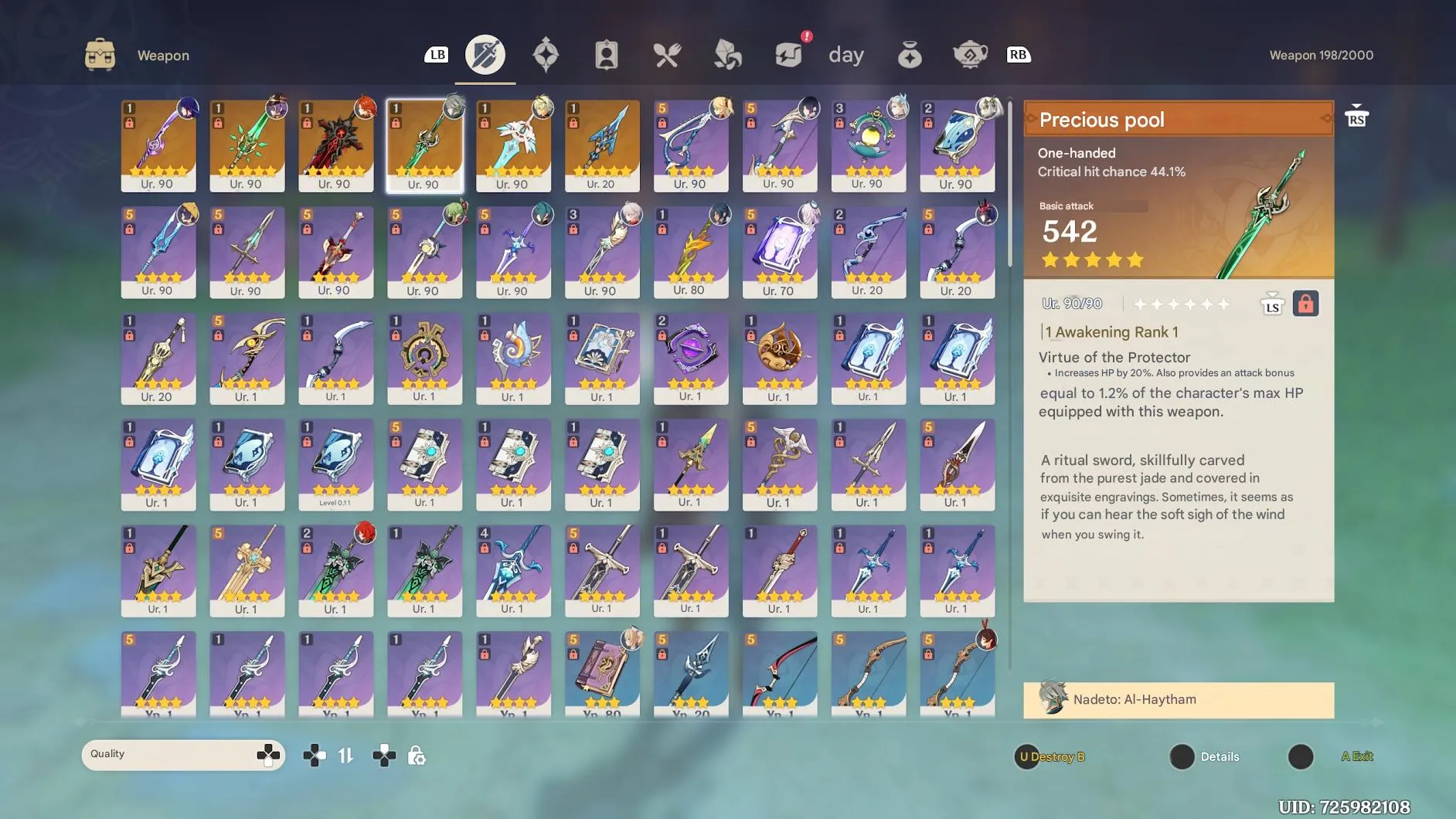Viewport: 1456px width, 819px height.
Task: Open the Gadgets pouch category
Action: (910, 54)
